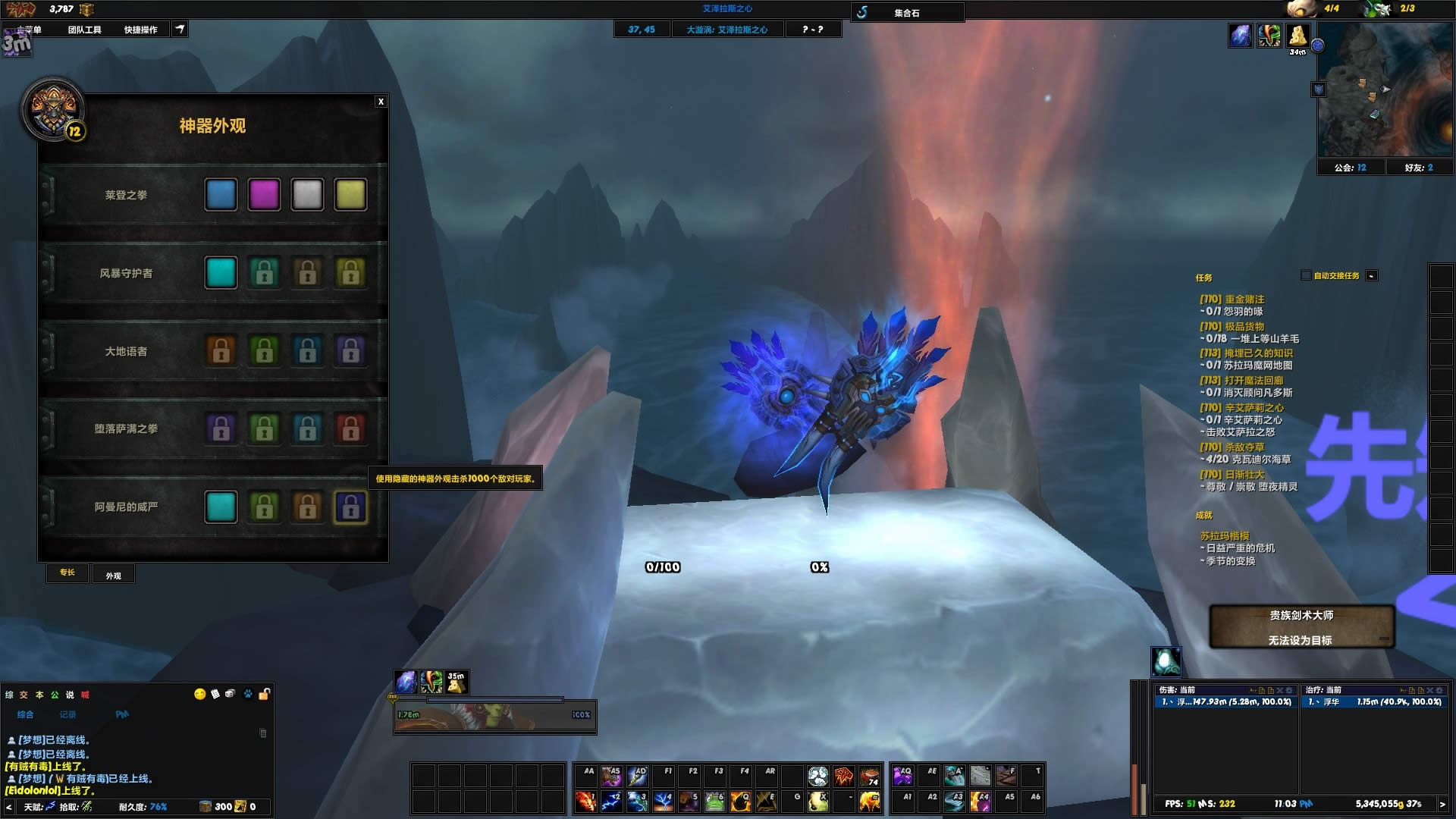
Task: Select the blue appearance swatch for 莱登之拳
Action: tap(221, 195)
